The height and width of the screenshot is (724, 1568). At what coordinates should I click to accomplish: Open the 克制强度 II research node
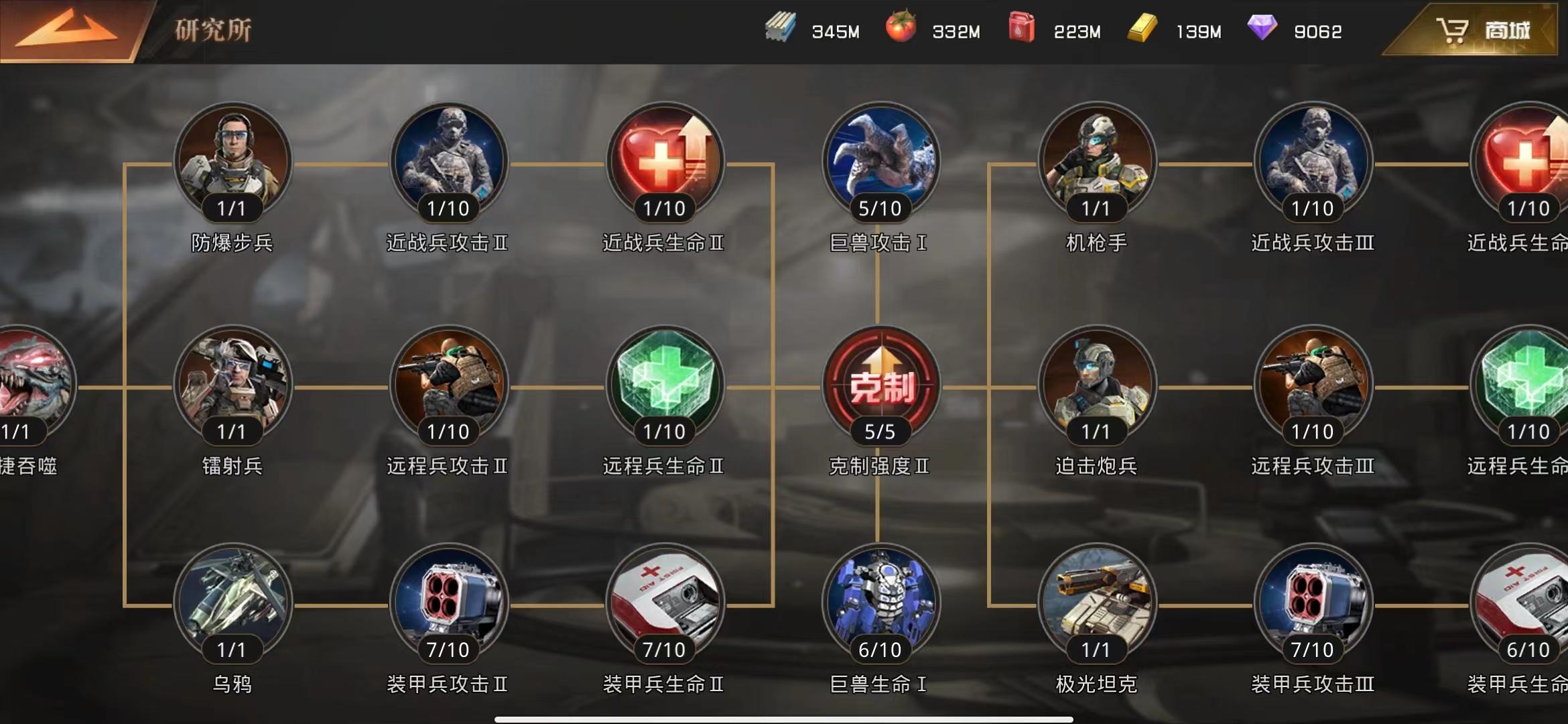coord(880,385)
